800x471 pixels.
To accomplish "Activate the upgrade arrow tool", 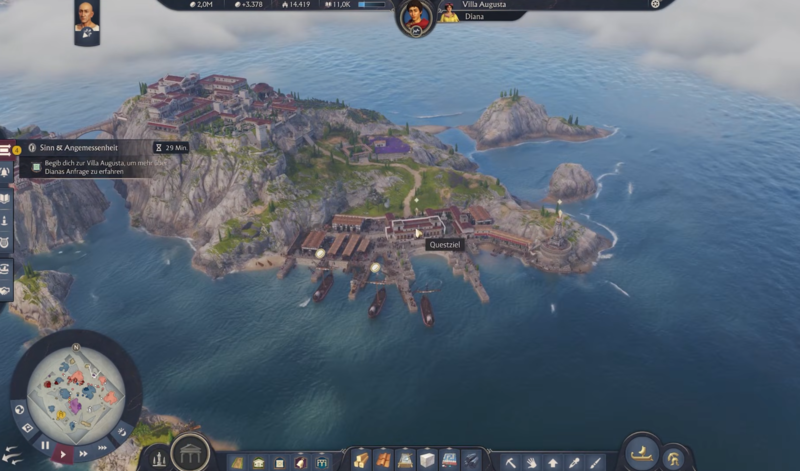I will 553,463.
